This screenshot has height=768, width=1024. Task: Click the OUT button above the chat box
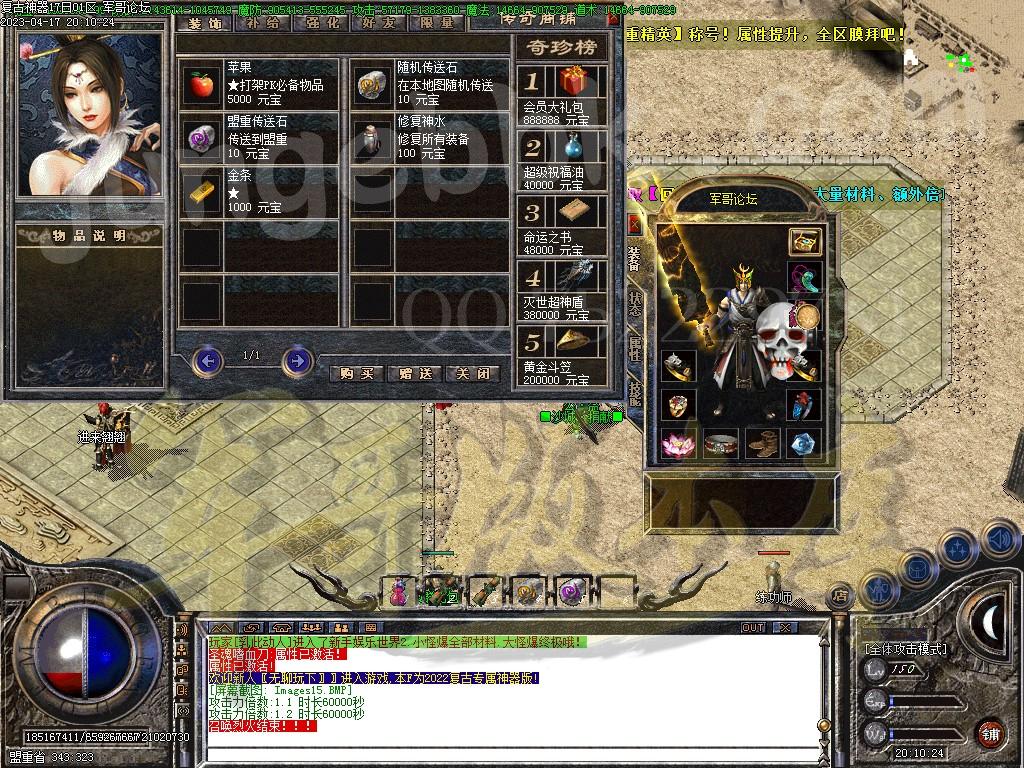coord(752,628)
